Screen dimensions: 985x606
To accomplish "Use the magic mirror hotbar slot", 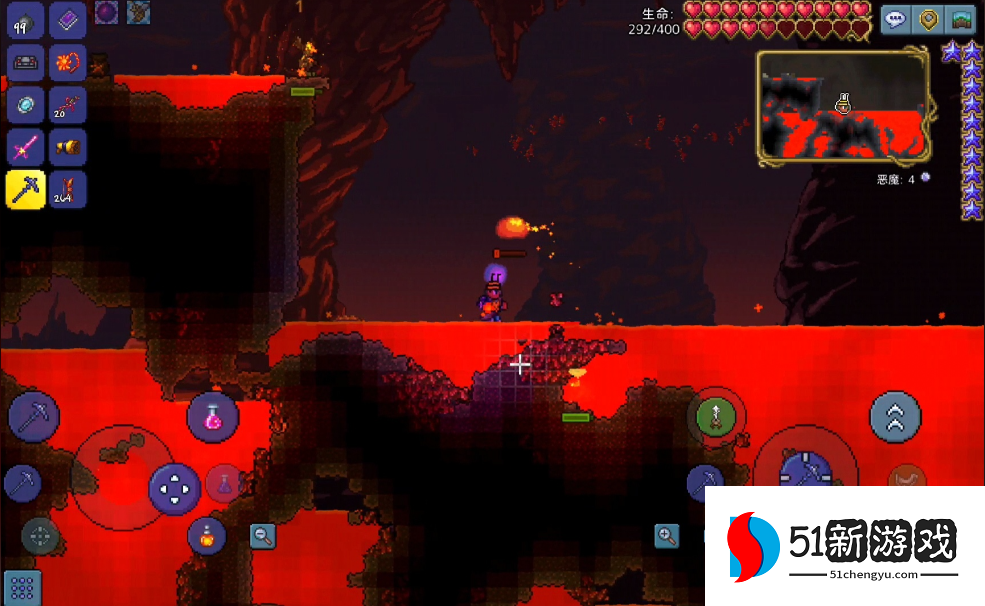I will [x=24, y=106].
